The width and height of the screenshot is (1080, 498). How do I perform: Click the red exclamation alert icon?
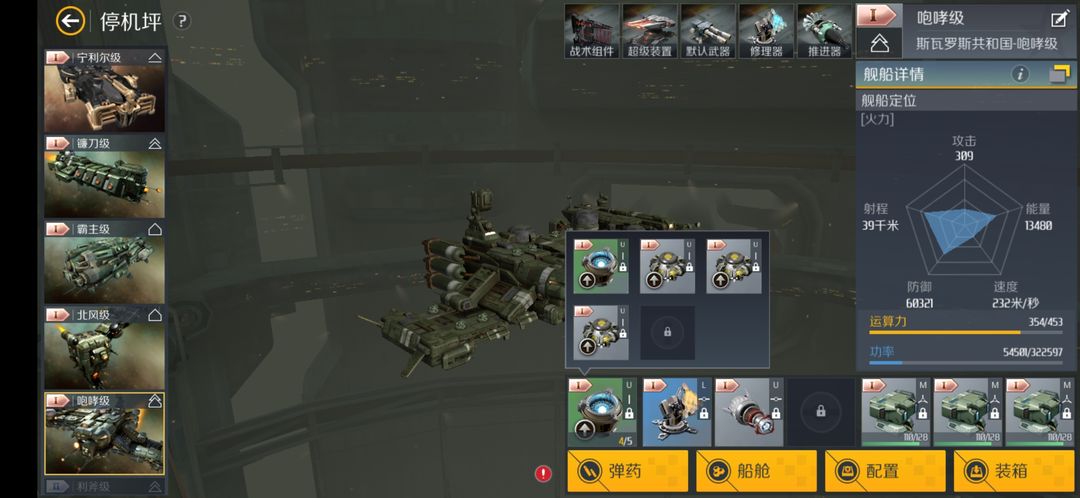tap(543, 473)
